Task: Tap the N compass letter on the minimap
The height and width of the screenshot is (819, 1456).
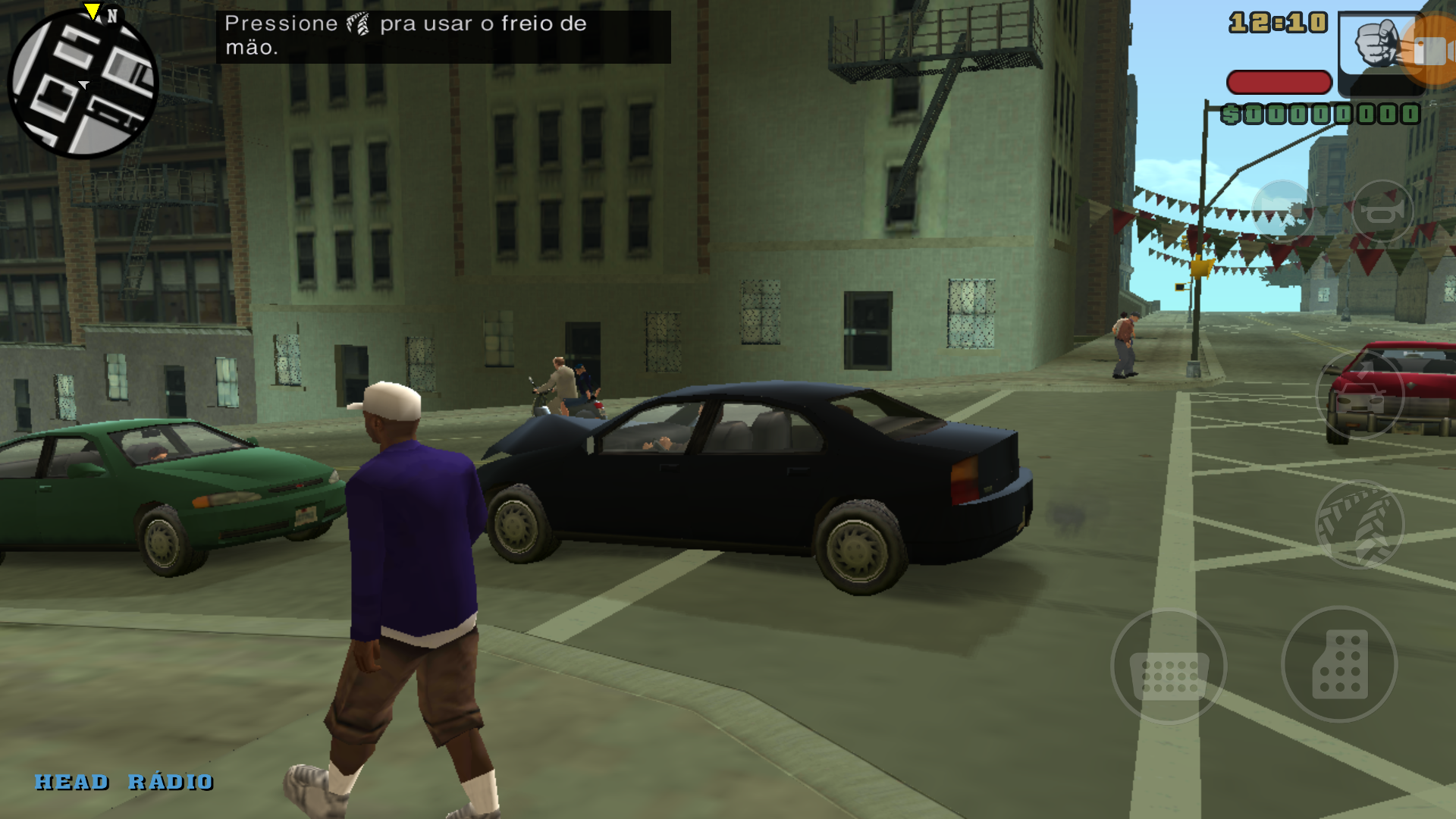Action: point(111,15)
